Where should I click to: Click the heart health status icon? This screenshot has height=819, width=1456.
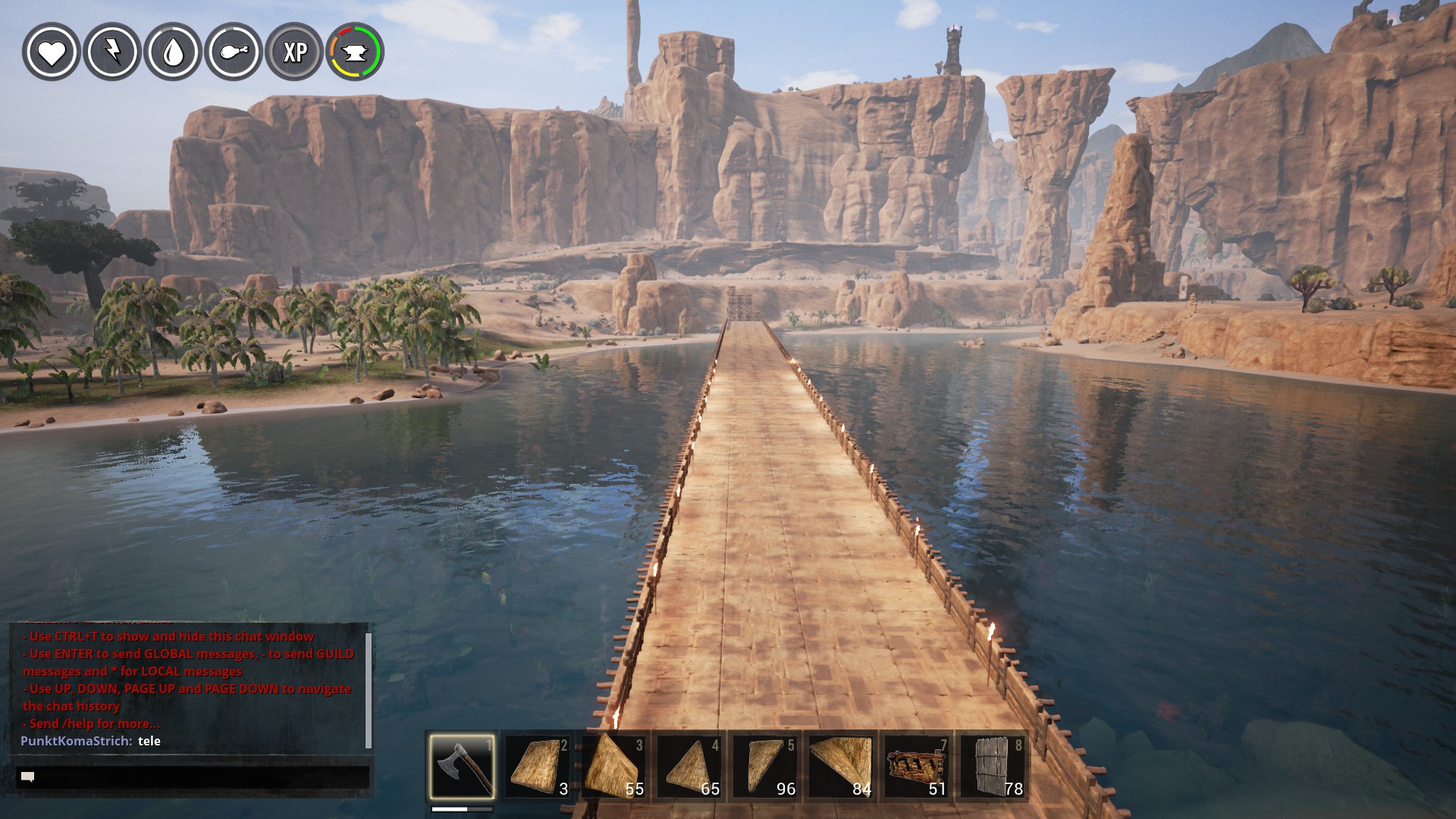(52, 52)
